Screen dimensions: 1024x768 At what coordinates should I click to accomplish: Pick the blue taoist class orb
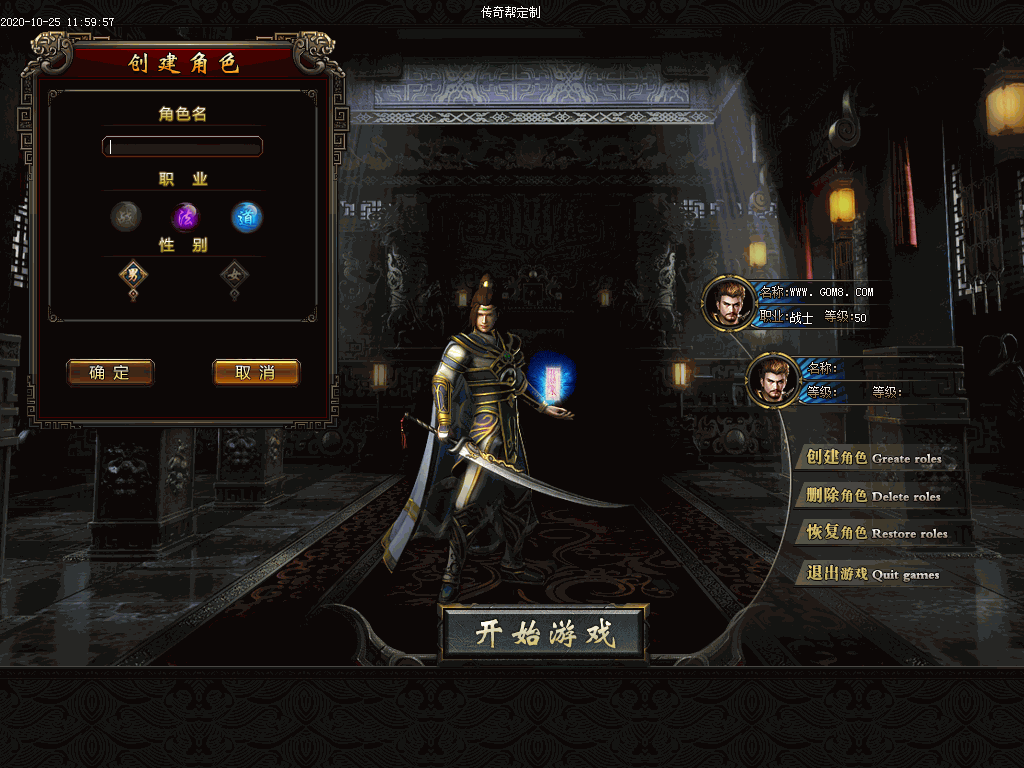pos(247,216)
